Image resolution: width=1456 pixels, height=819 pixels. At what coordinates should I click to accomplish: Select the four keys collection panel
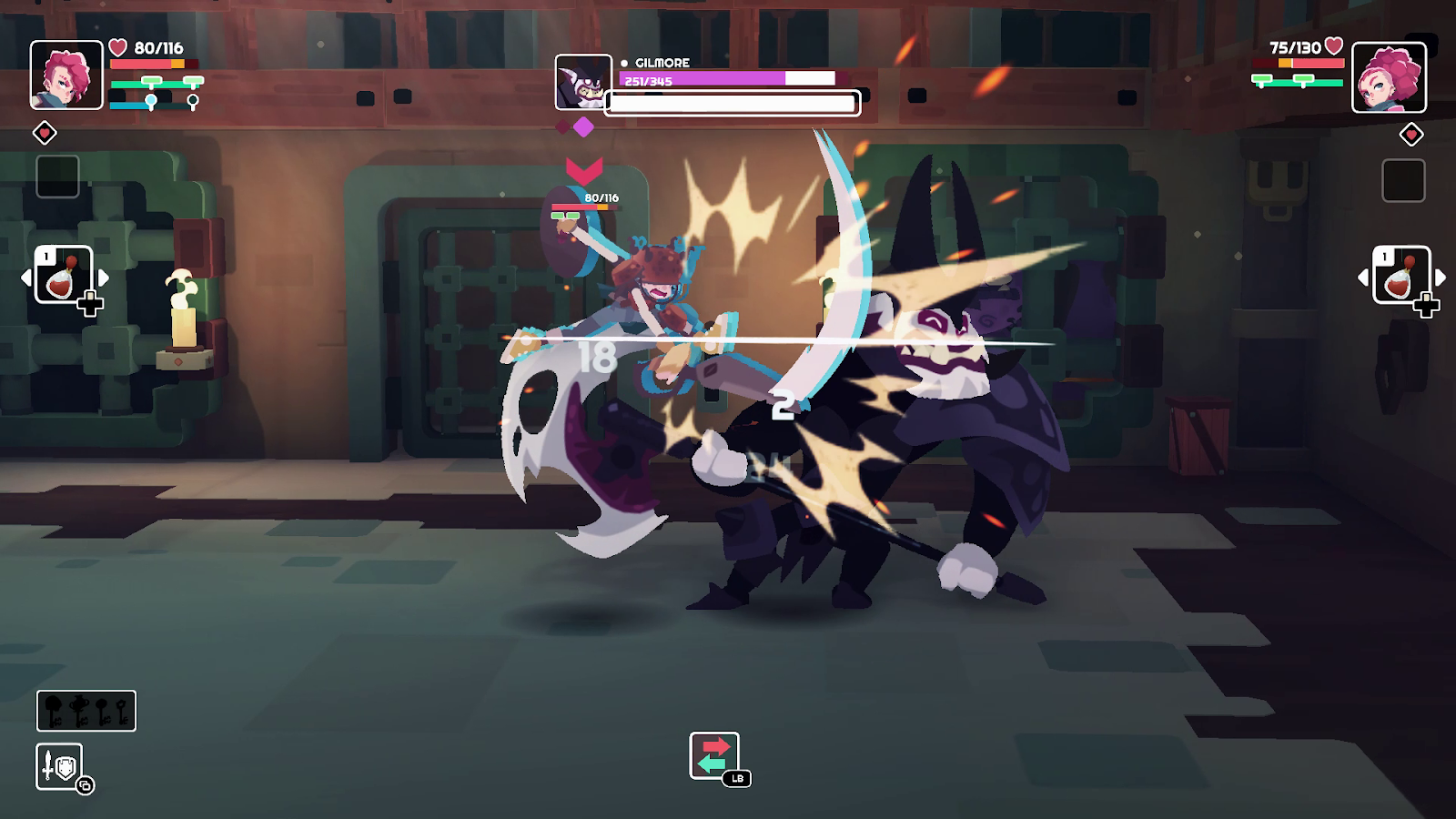(86, 711)
